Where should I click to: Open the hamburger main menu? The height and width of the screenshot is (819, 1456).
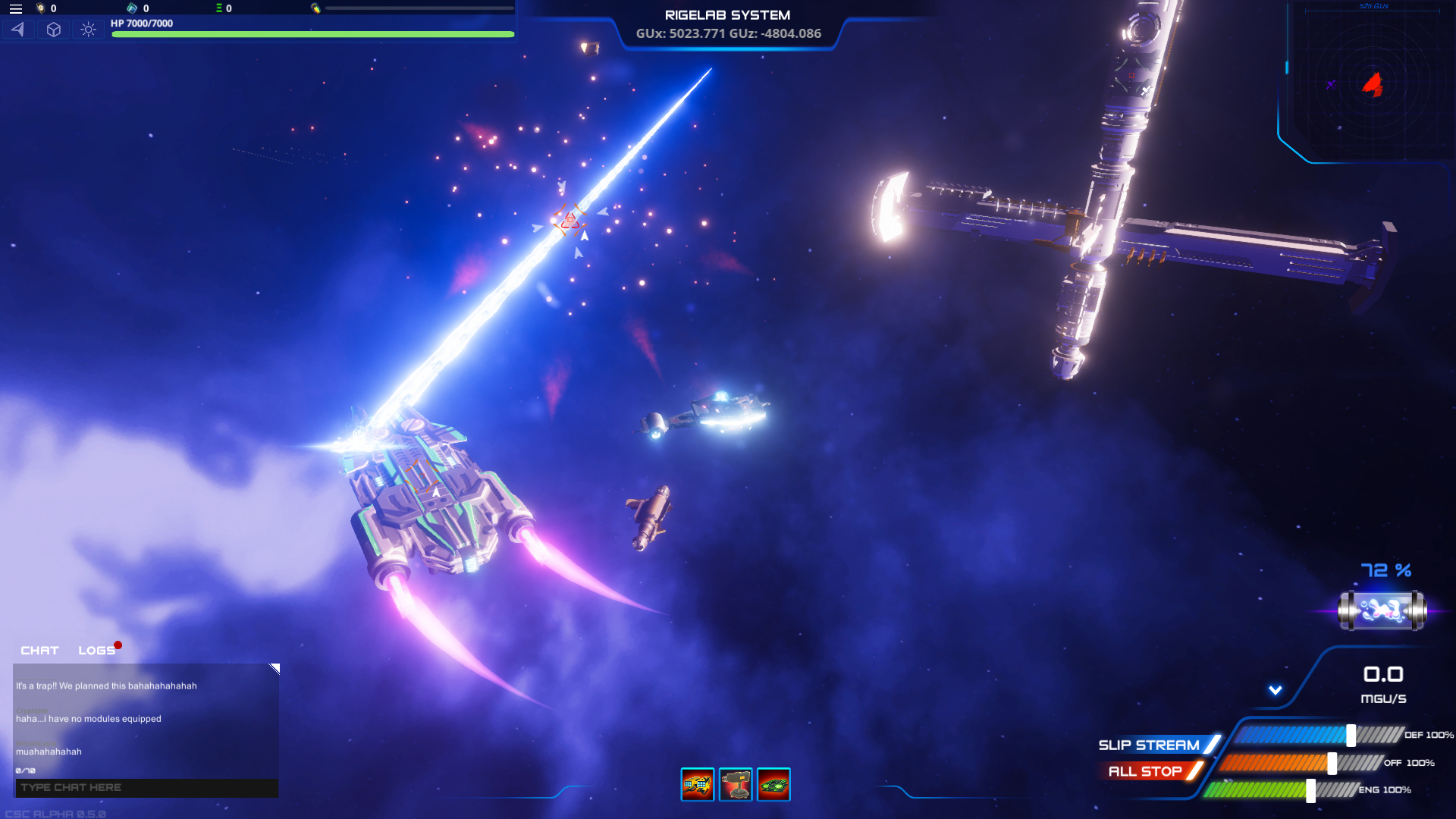click(x=16, y=9)
